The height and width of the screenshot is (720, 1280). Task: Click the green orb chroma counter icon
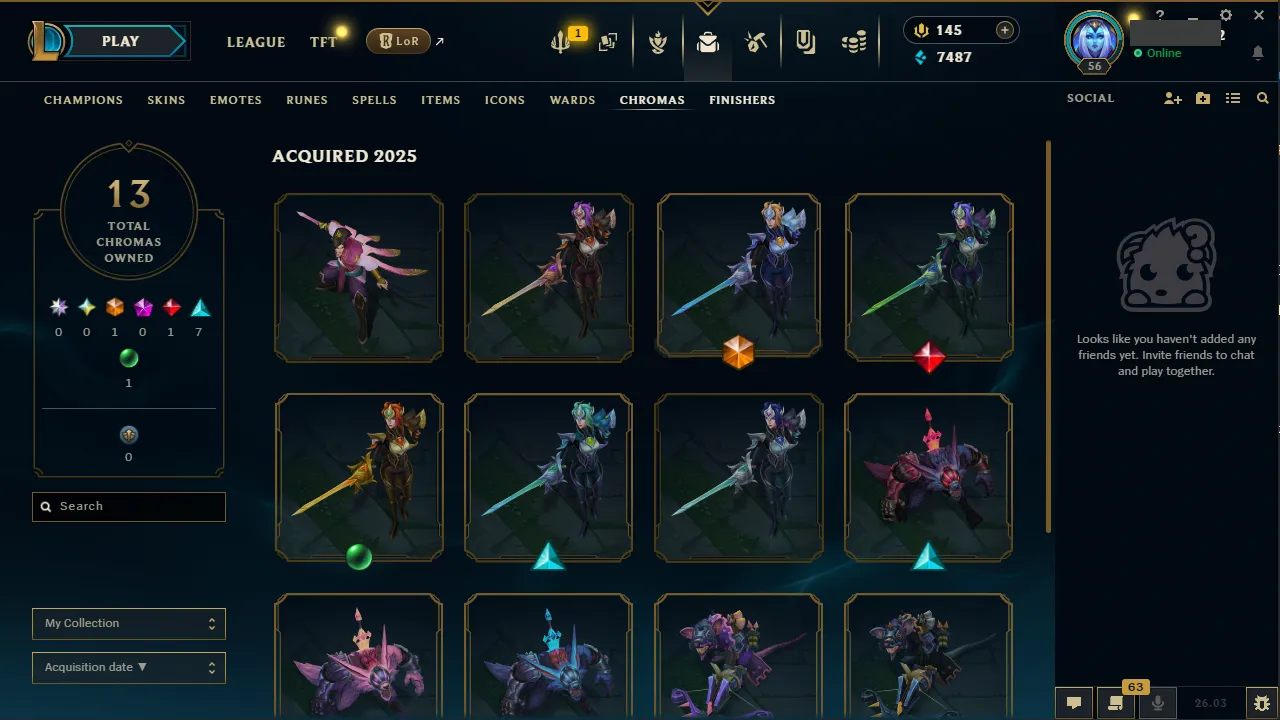(x=128, y=358)
